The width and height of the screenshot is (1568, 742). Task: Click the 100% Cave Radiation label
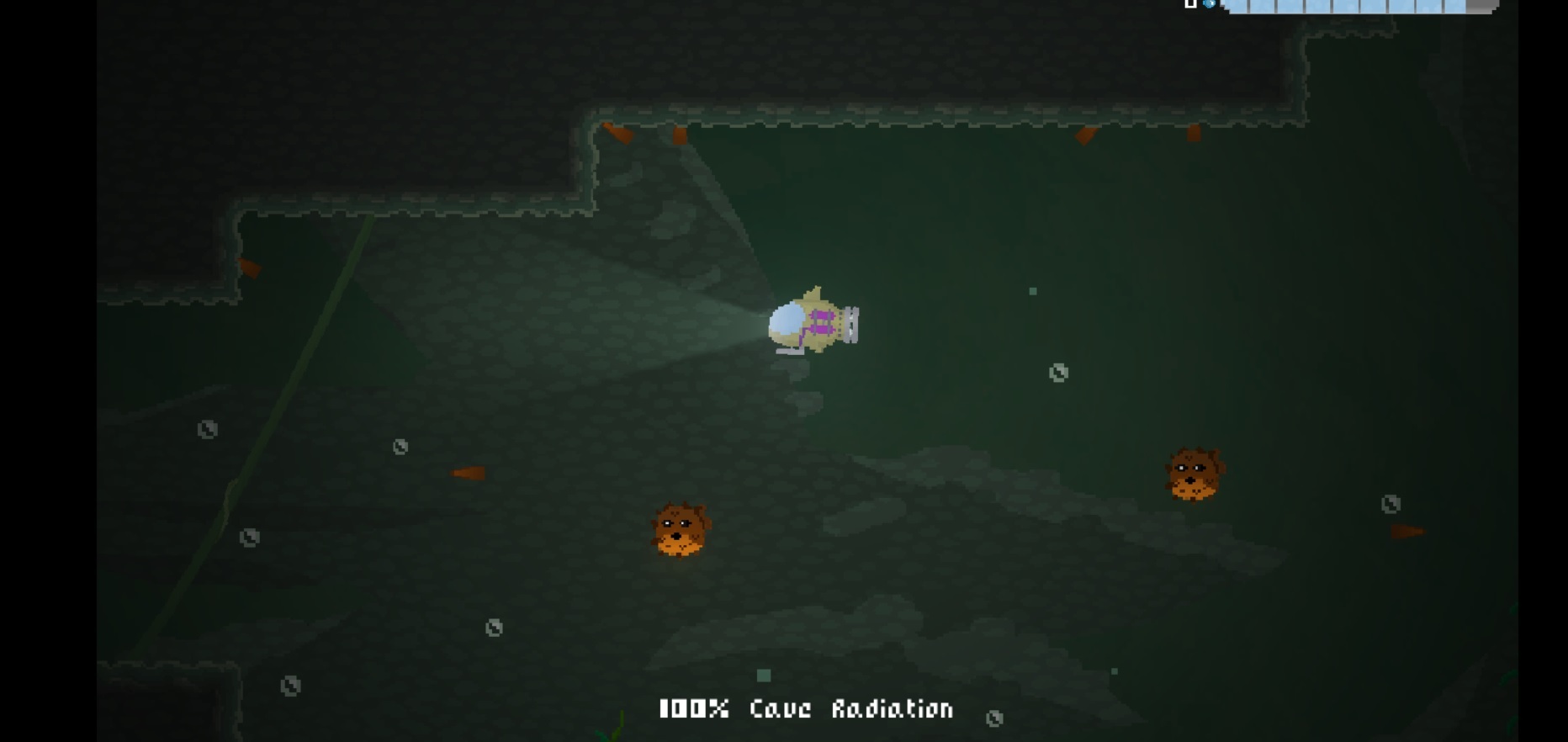[806, 709]
